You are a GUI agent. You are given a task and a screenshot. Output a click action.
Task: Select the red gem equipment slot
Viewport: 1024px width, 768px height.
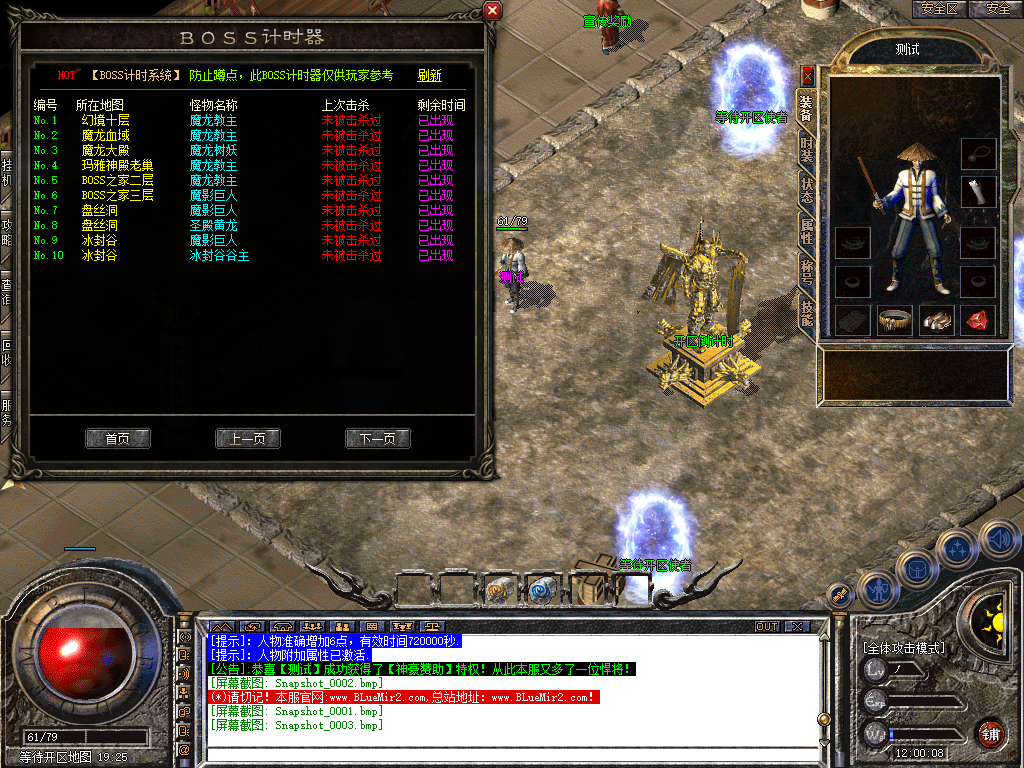pos(978,320)
